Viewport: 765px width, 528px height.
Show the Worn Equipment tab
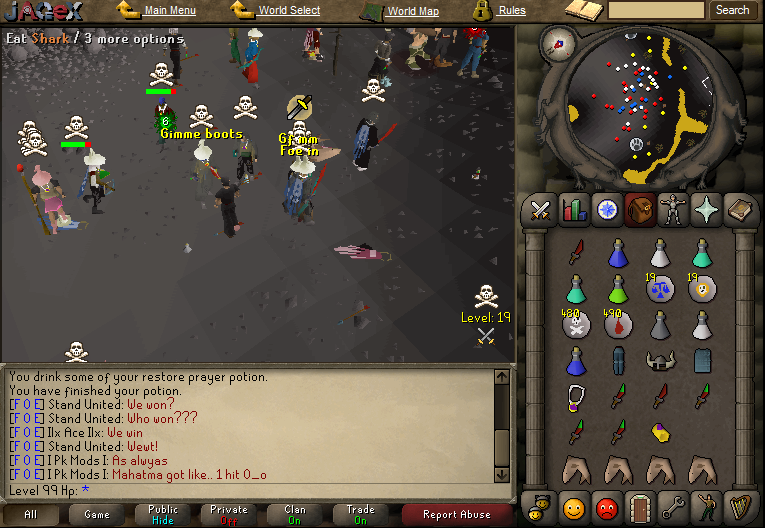[673, 209]
